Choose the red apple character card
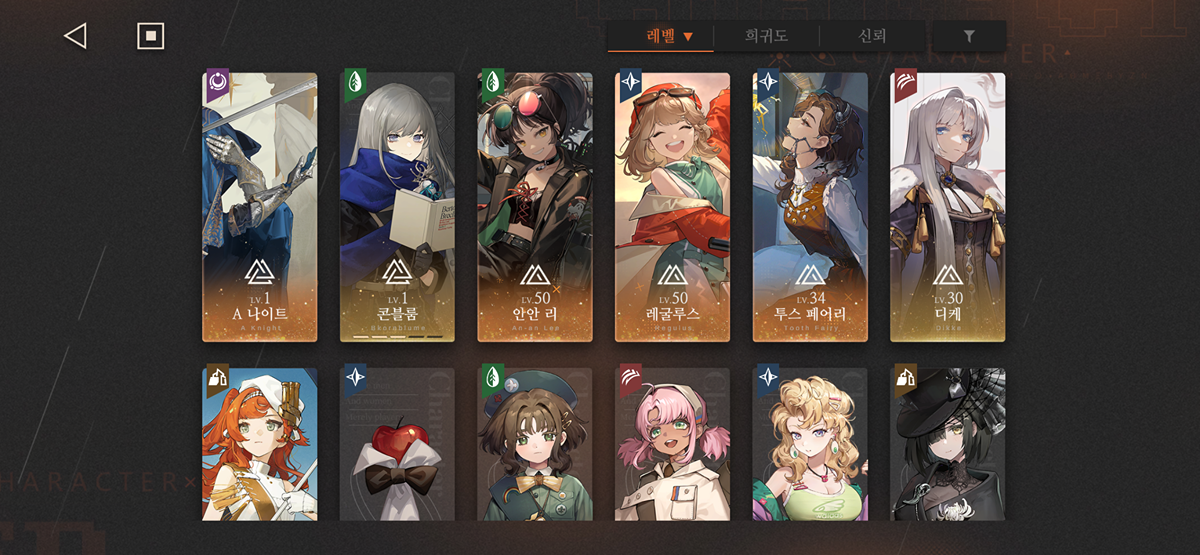 pyautogui.click(x=397, y=444)
